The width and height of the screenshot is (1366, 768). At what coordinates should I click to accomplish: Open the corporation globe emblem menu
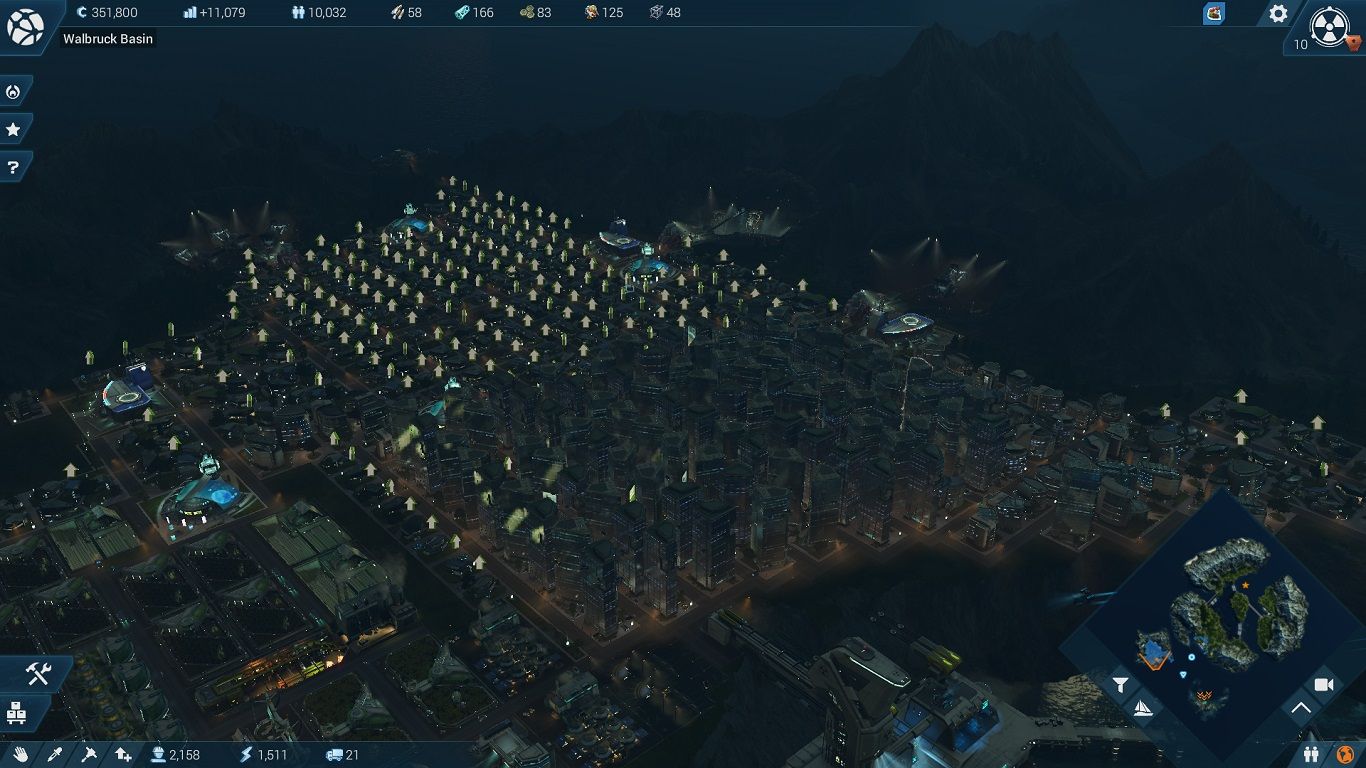25,26
